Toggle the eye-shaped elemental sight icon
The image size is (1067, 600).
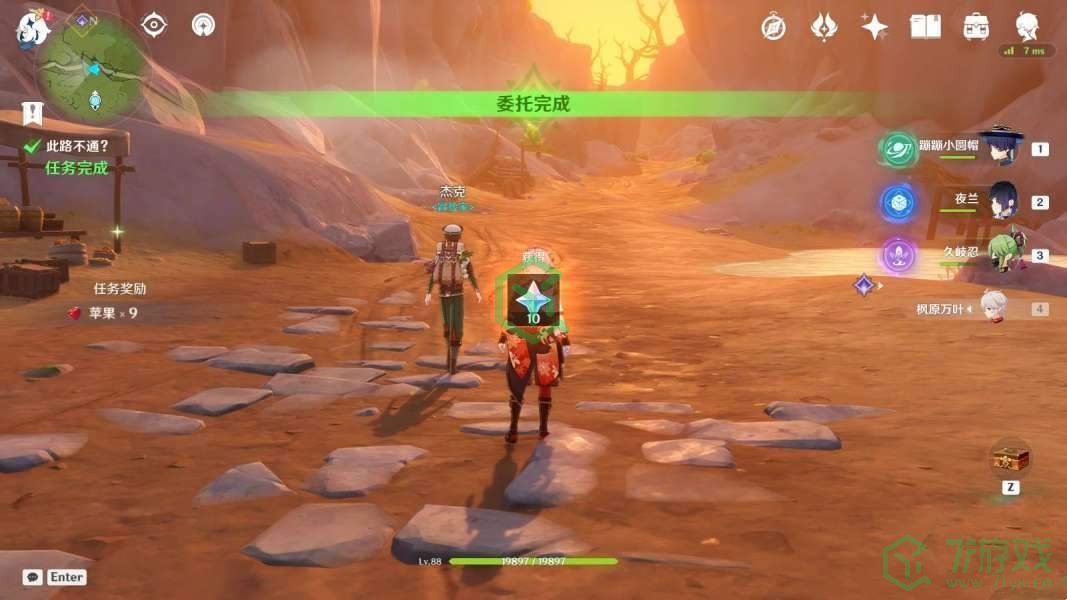154,25
